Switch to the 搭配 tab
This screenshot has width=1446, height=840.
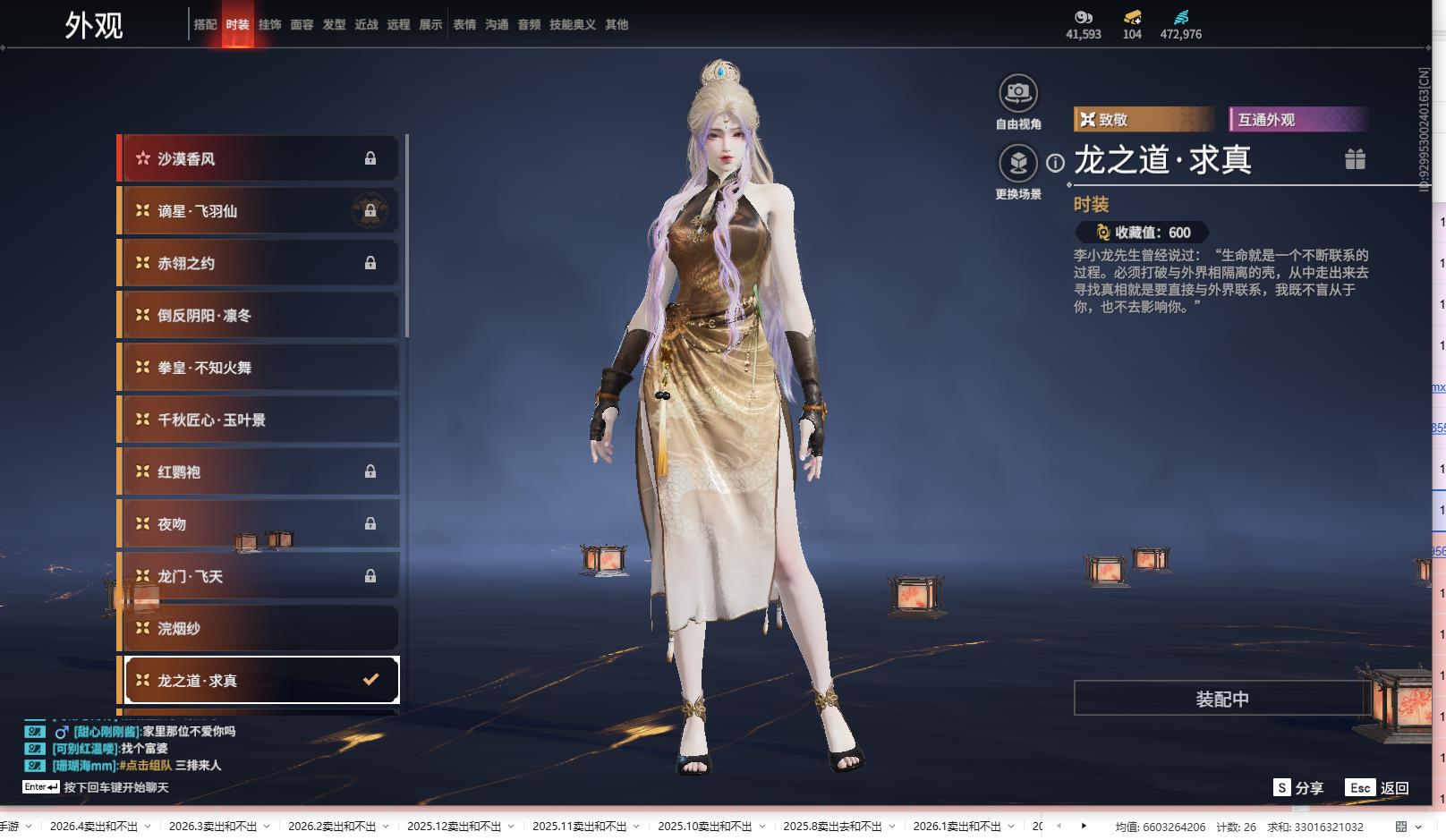[x=205, y=25]
